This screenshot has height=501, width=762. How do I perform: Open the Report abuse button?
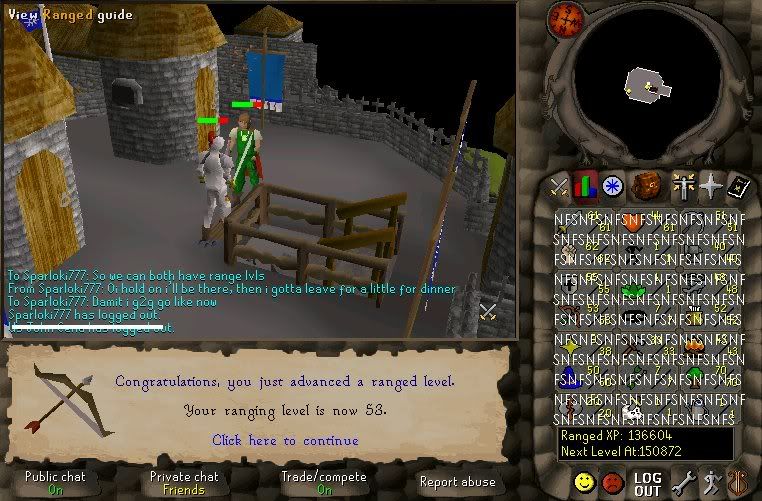coord(457,482)
